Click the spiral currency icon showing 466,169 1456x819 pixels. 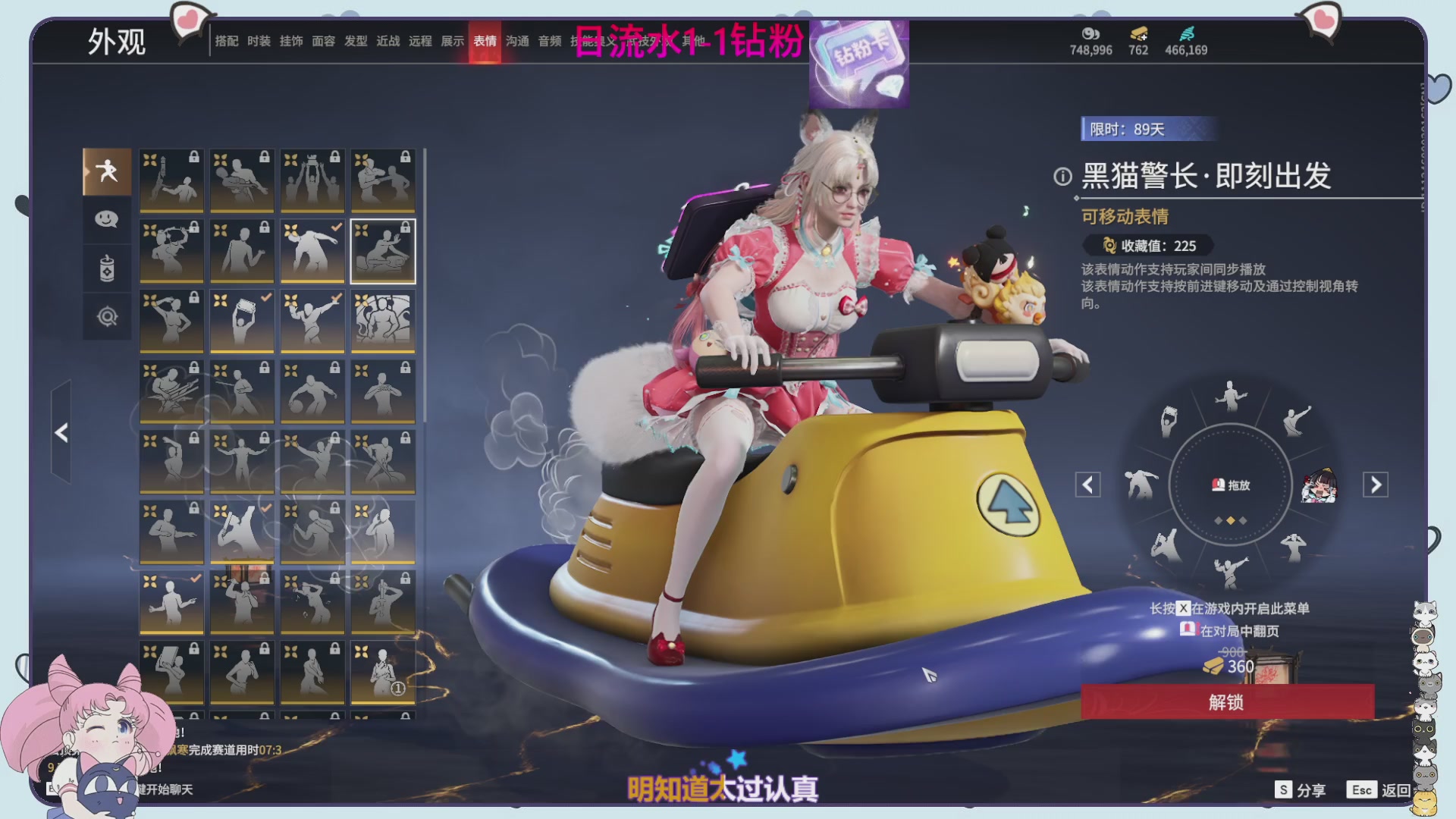tap(1187, 34)
